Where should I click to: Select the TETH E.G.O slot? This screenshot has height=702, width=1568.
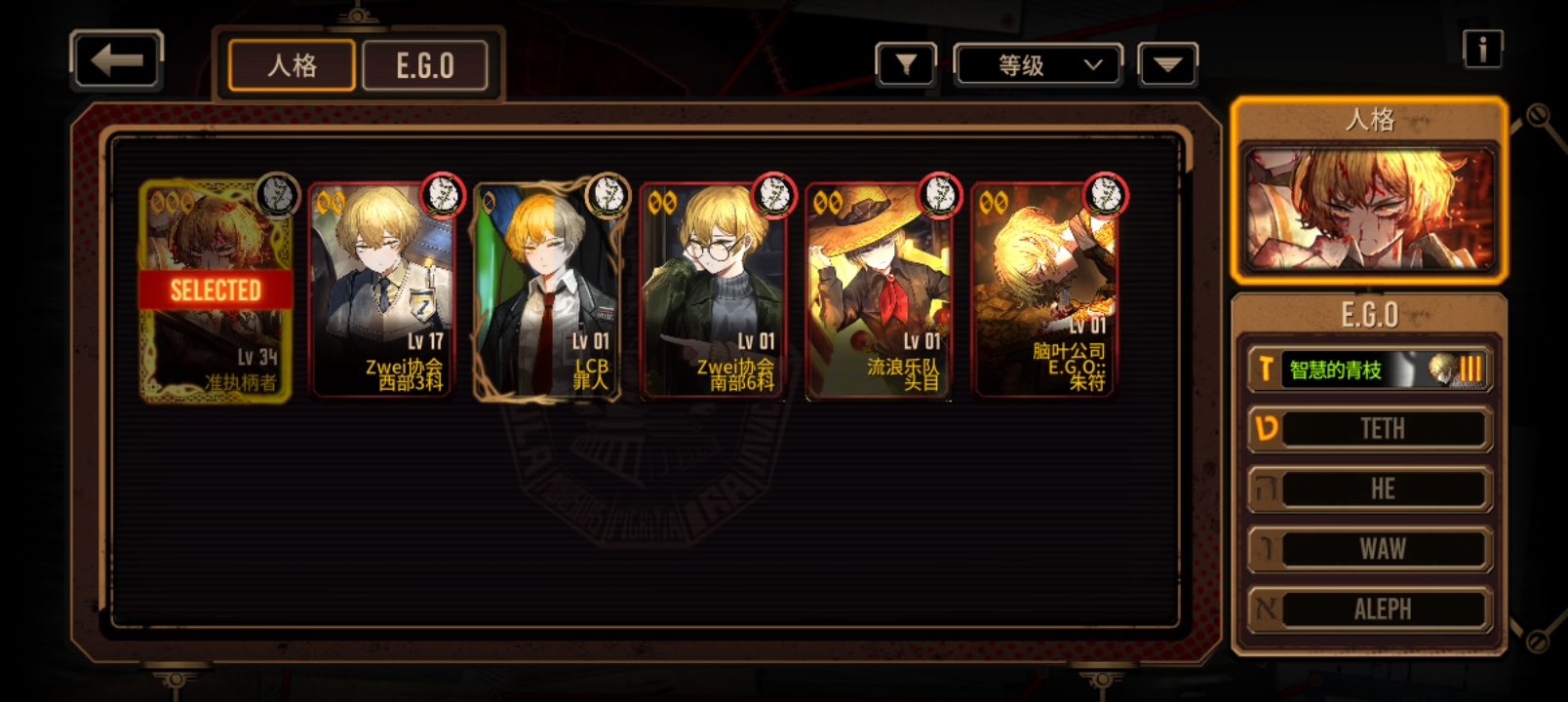pos(1370,429)
